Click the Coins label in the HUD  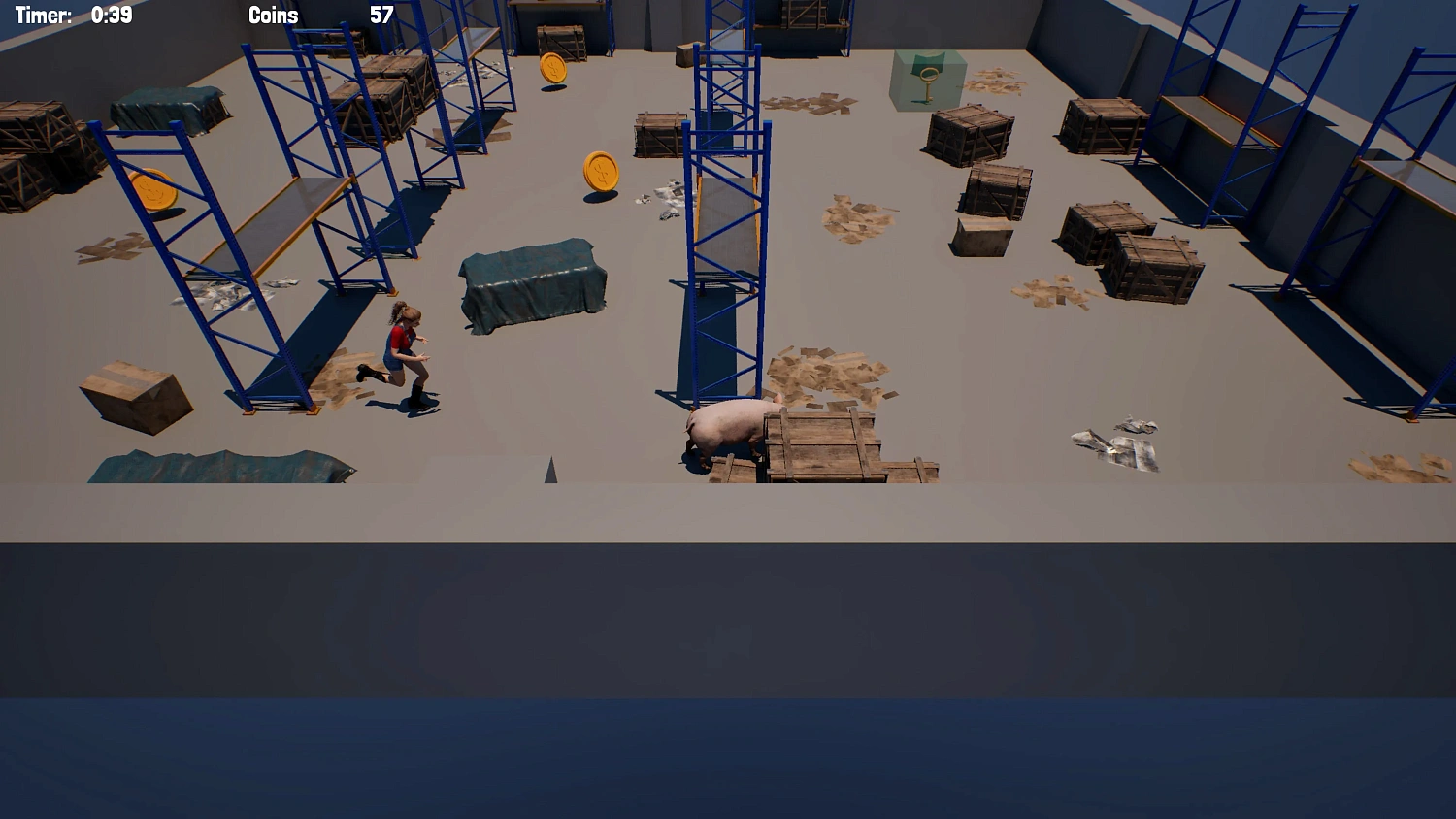[x=274, y=15]
